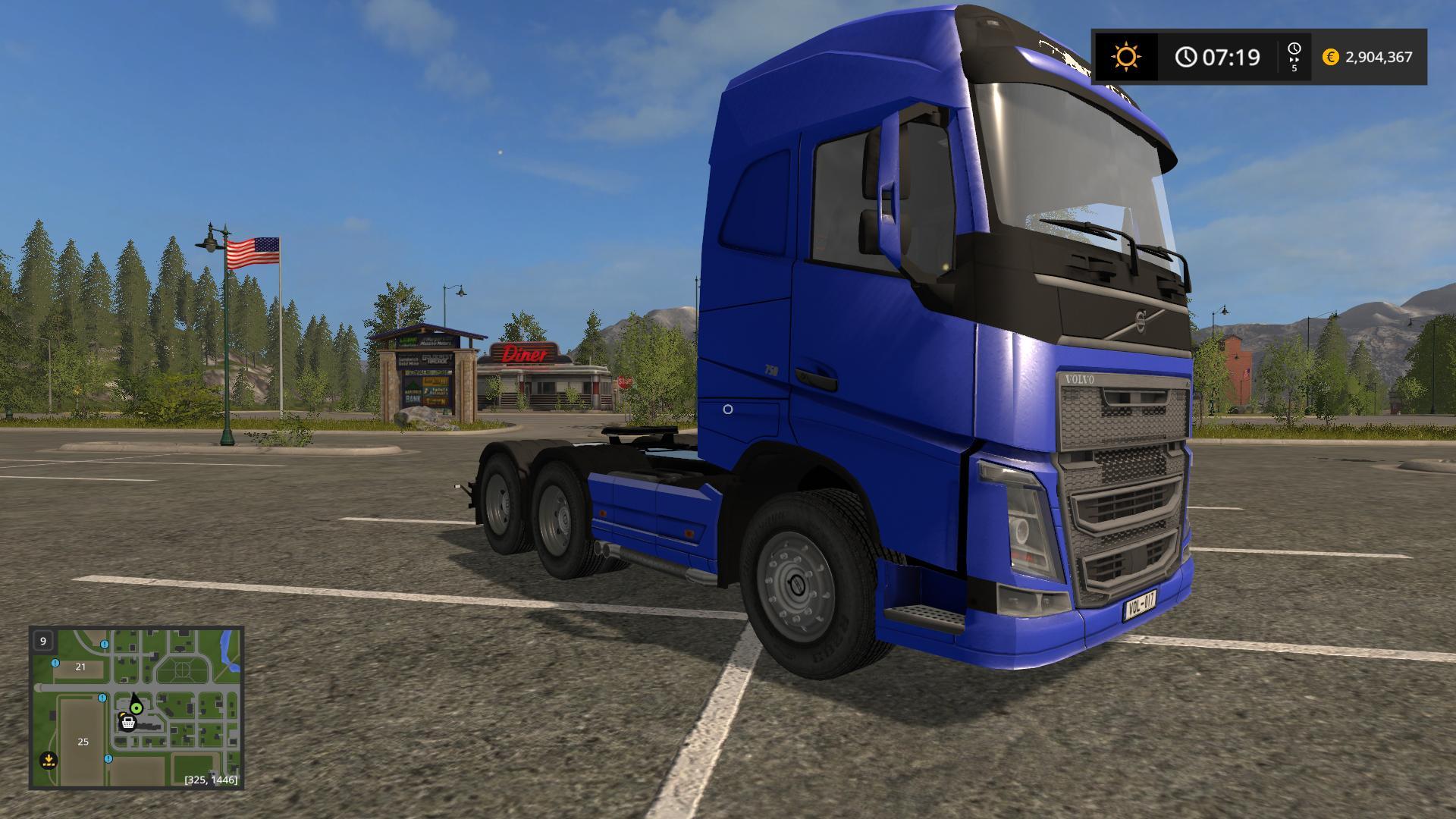Click the unloading point arrow icon on the minimap
The height and width of the screenshot is (819, 1456).
(x=48, y=760)
